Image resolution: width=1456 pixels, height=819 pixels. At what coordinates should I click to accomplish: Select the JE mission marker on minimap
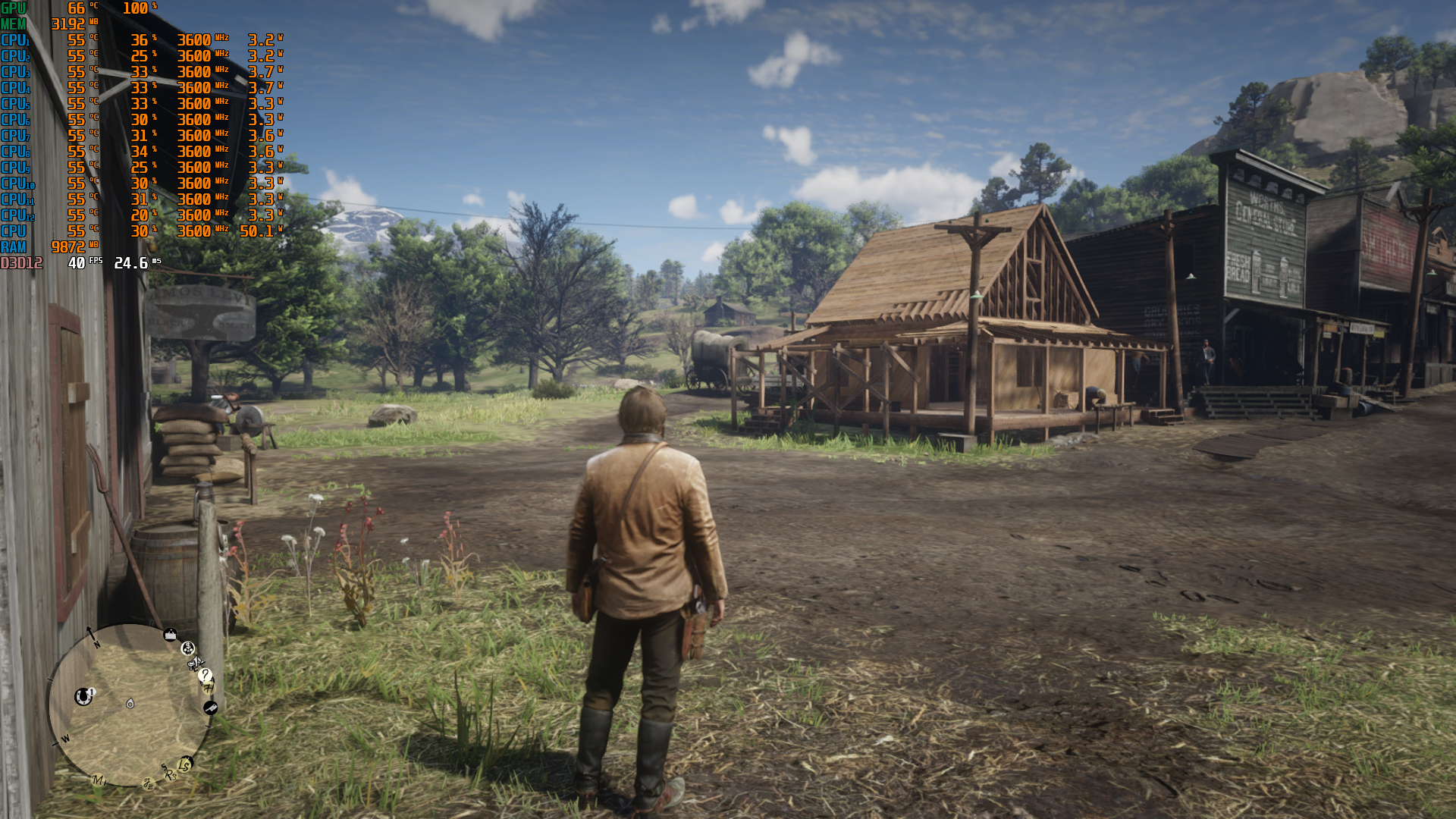[149, 784]
